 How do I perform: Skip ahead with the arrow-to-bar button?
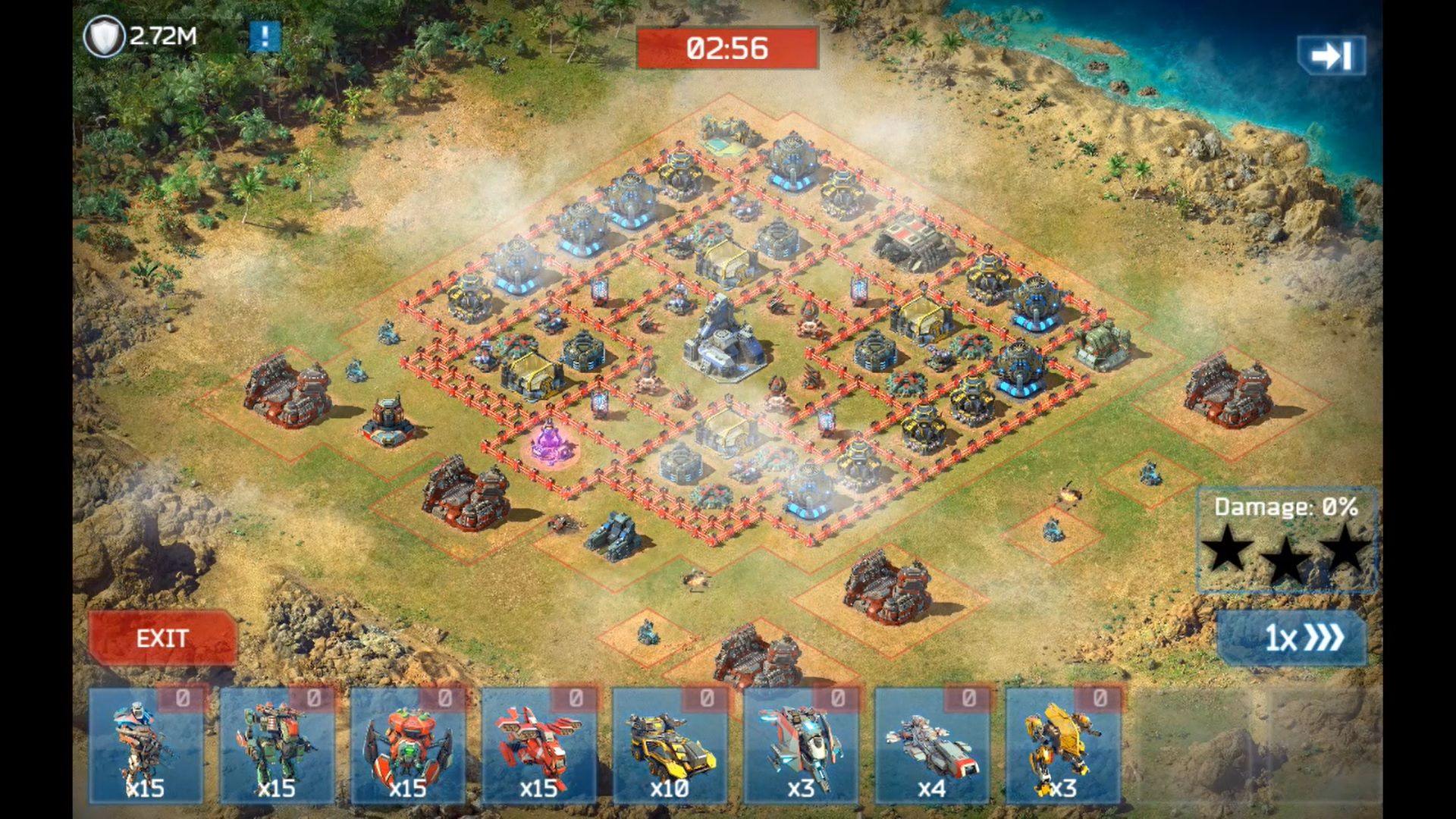(1331, 55)
